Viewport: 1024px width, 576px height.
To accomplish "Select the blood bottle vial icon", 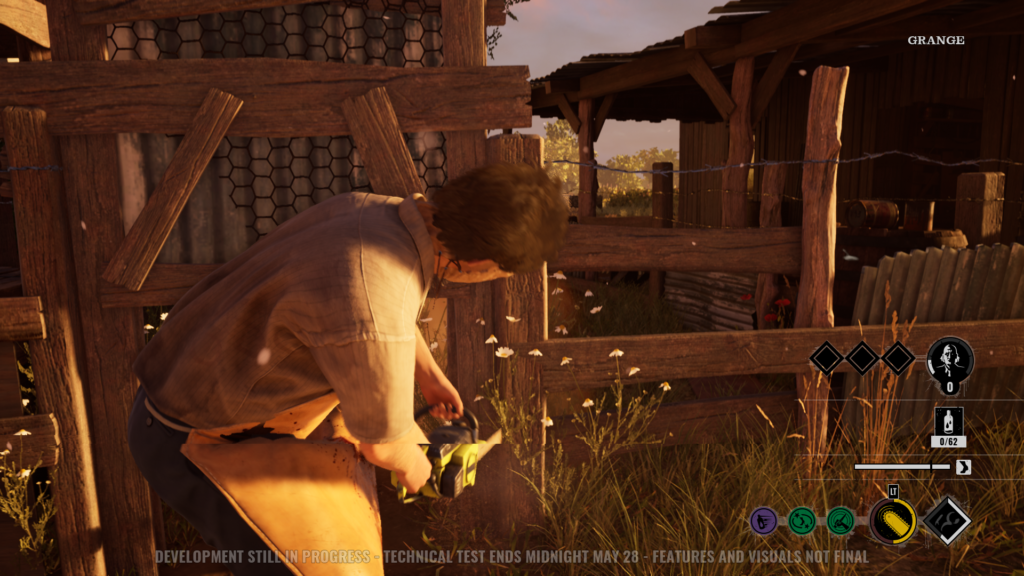I will 948,421.
